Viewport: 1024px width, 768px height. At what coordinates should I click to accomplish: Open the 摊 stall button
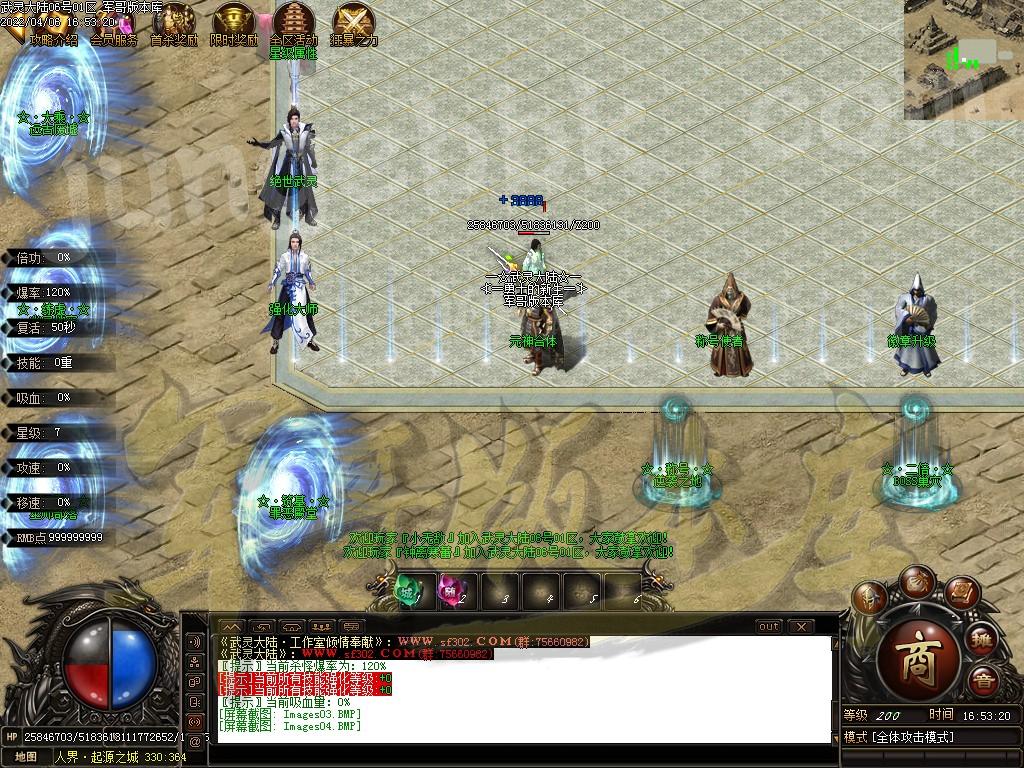click(982, 639)
